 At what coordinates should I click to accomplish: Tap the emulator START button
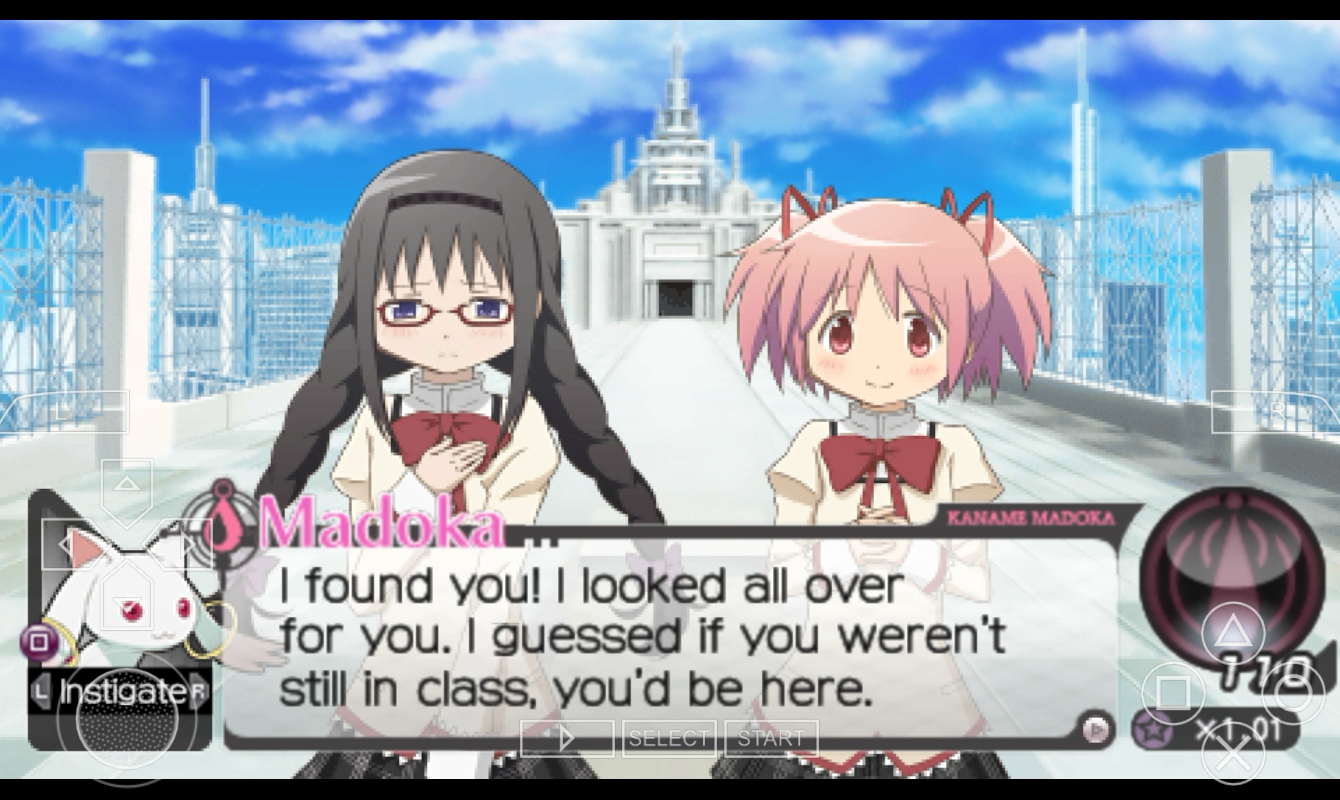point(770,738)
